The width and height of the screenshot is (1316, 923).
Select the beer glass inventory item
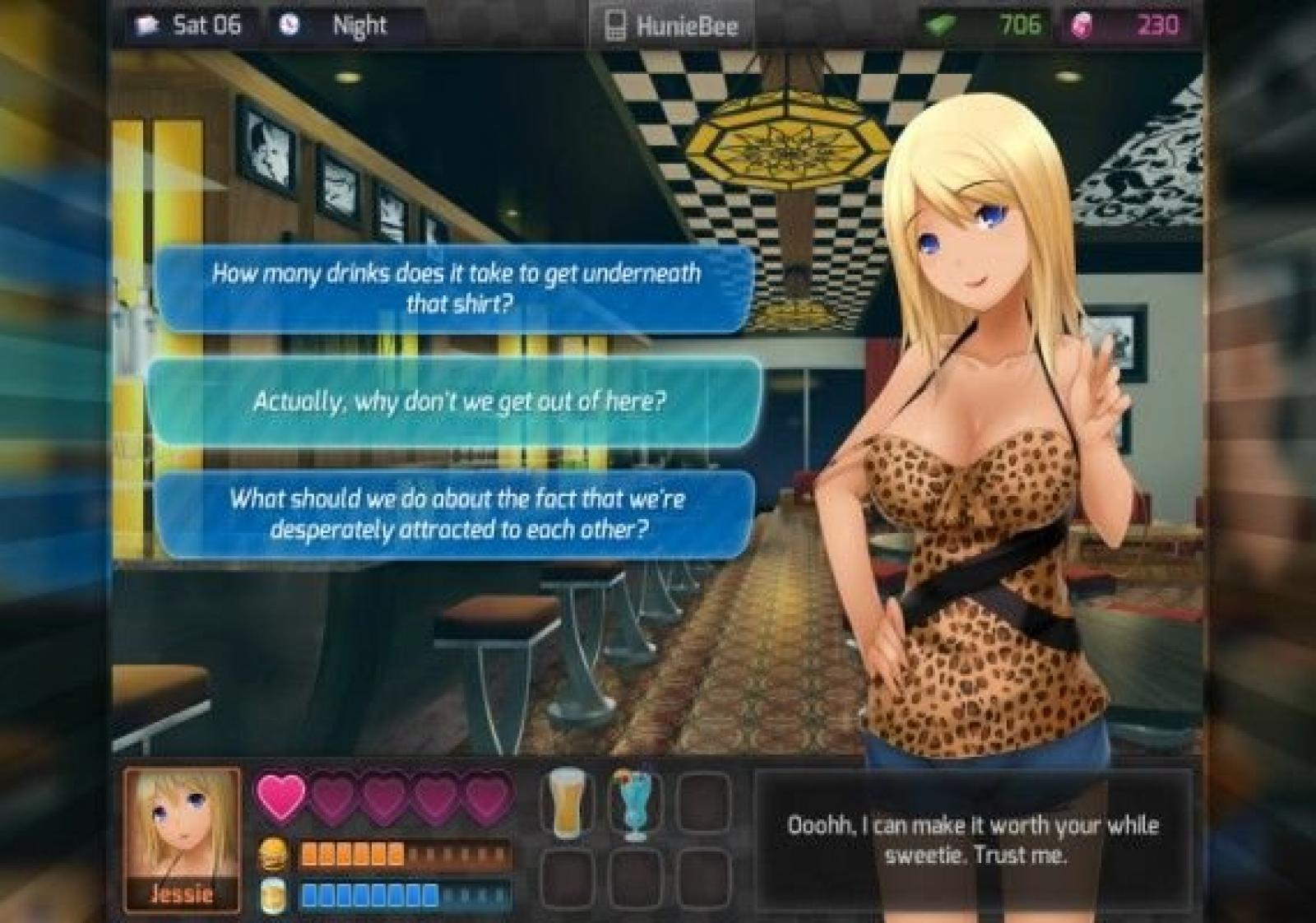click(x=566, y=803)
